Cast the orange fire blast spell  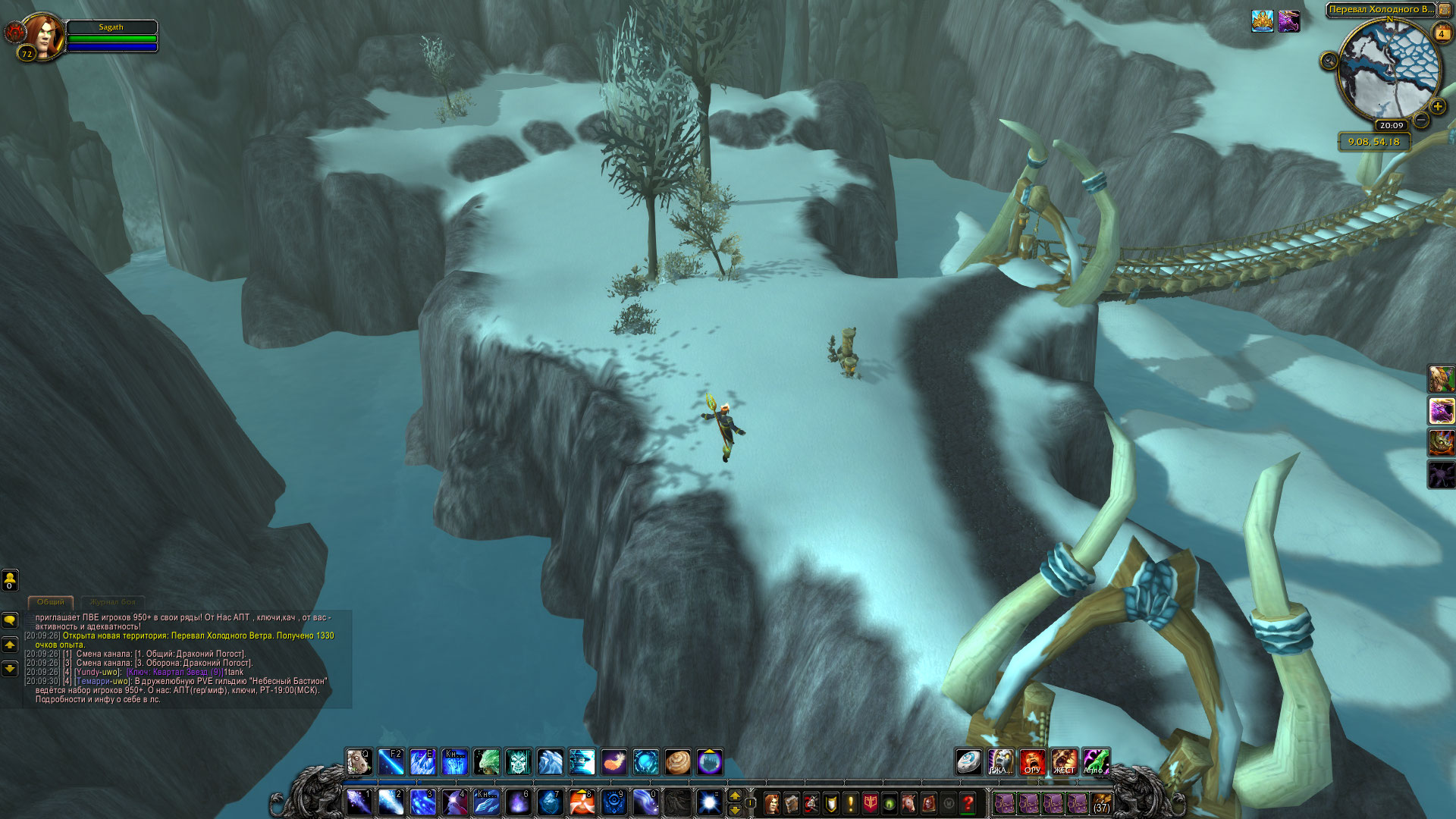[582, 802]
